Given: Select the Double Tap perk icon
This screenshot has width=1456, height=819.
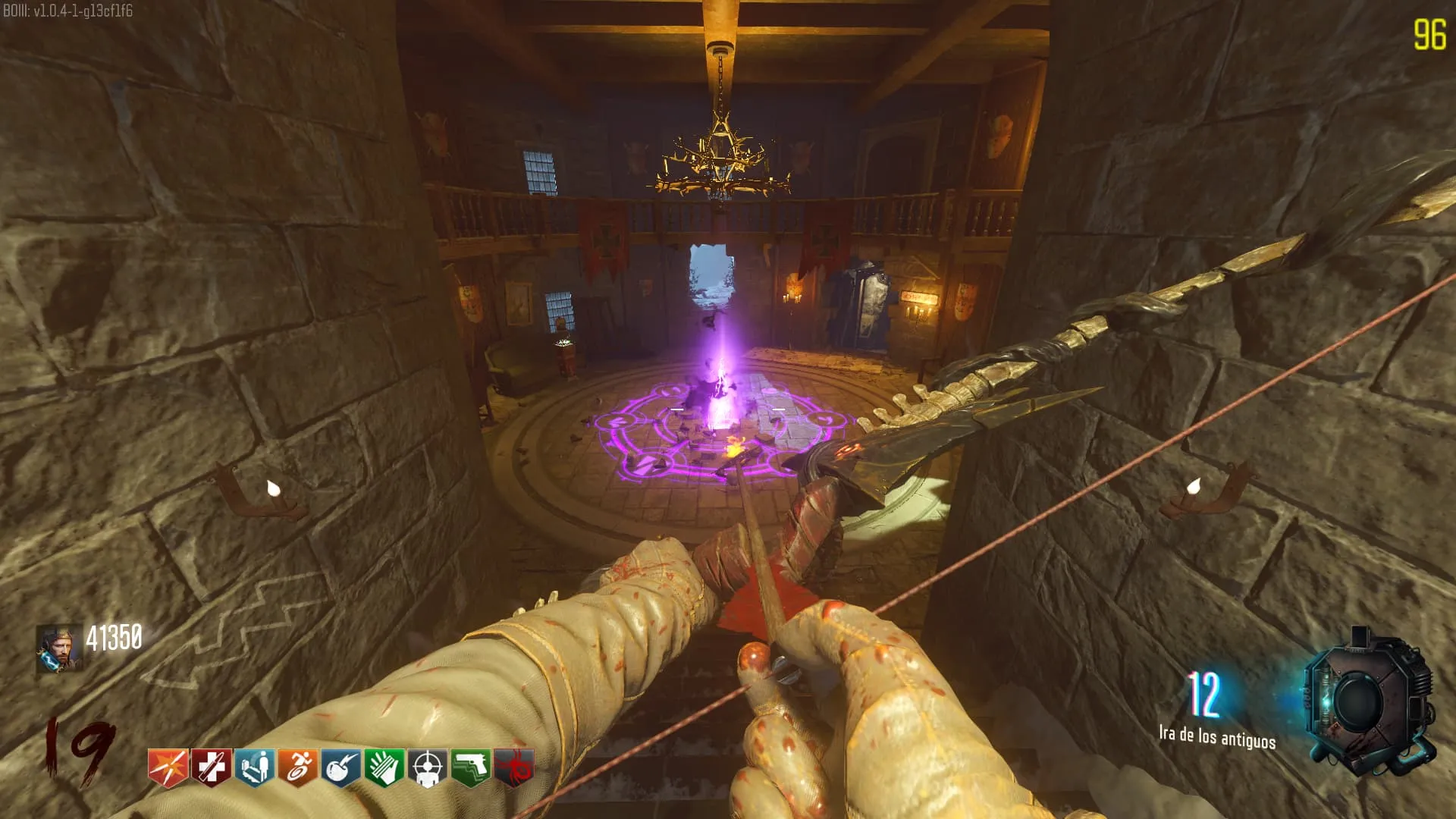Looking at the screenshot, I should pyautogui.click(x=168, y=768).
